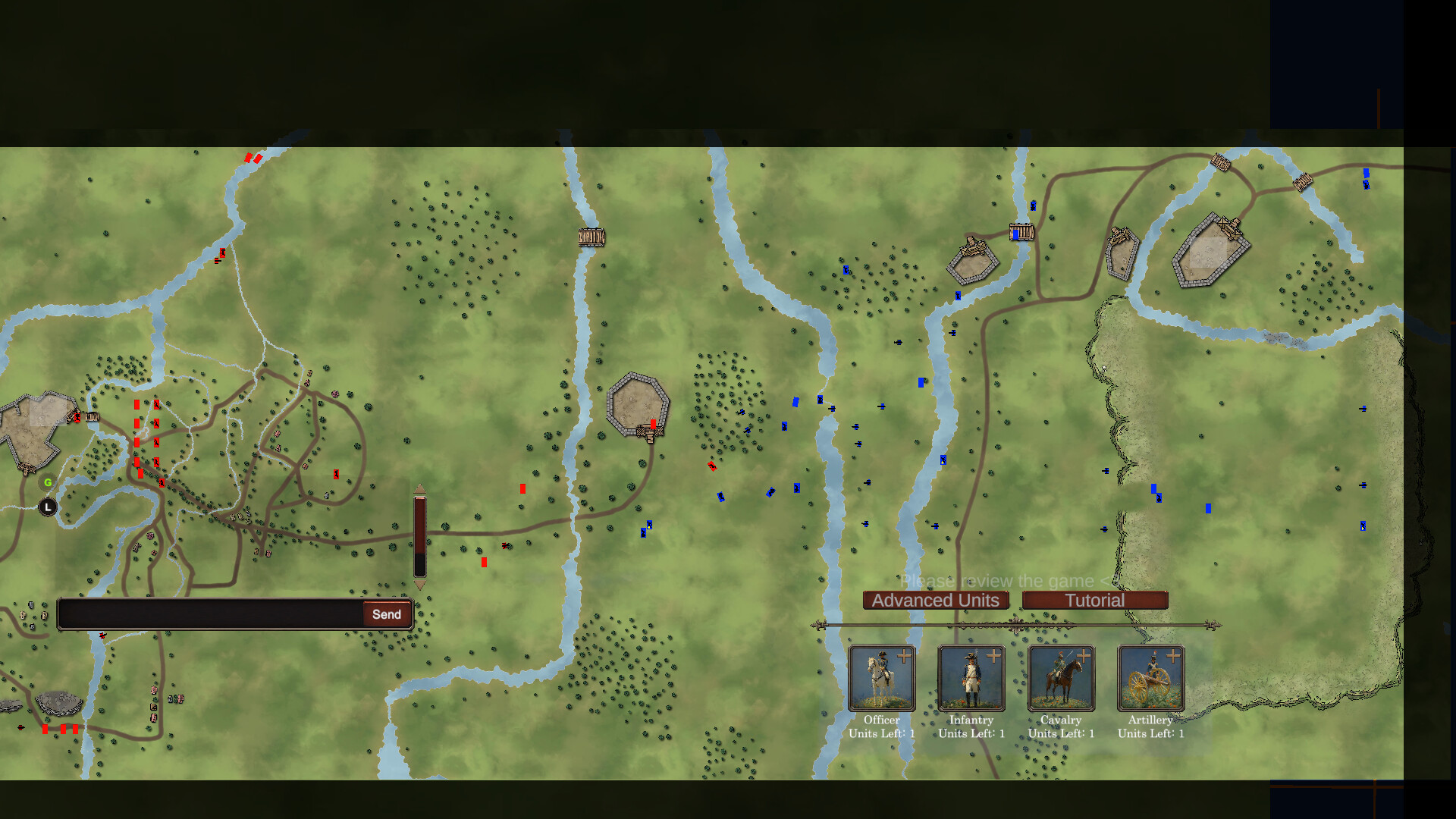Open the Advanced Units panel

936,600
